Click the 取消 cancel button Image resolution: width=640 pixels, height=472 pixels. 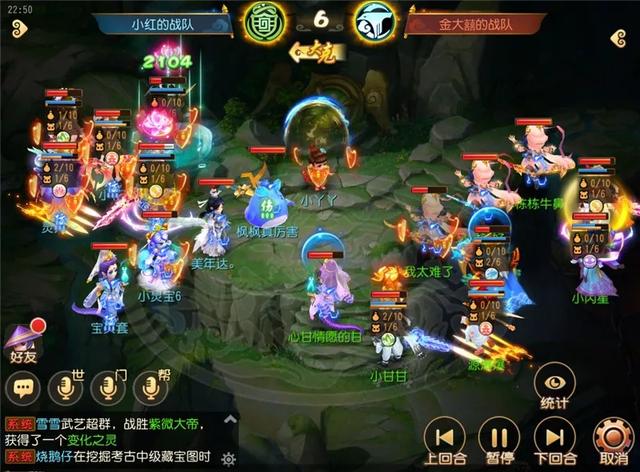click(x=612, y=440)
